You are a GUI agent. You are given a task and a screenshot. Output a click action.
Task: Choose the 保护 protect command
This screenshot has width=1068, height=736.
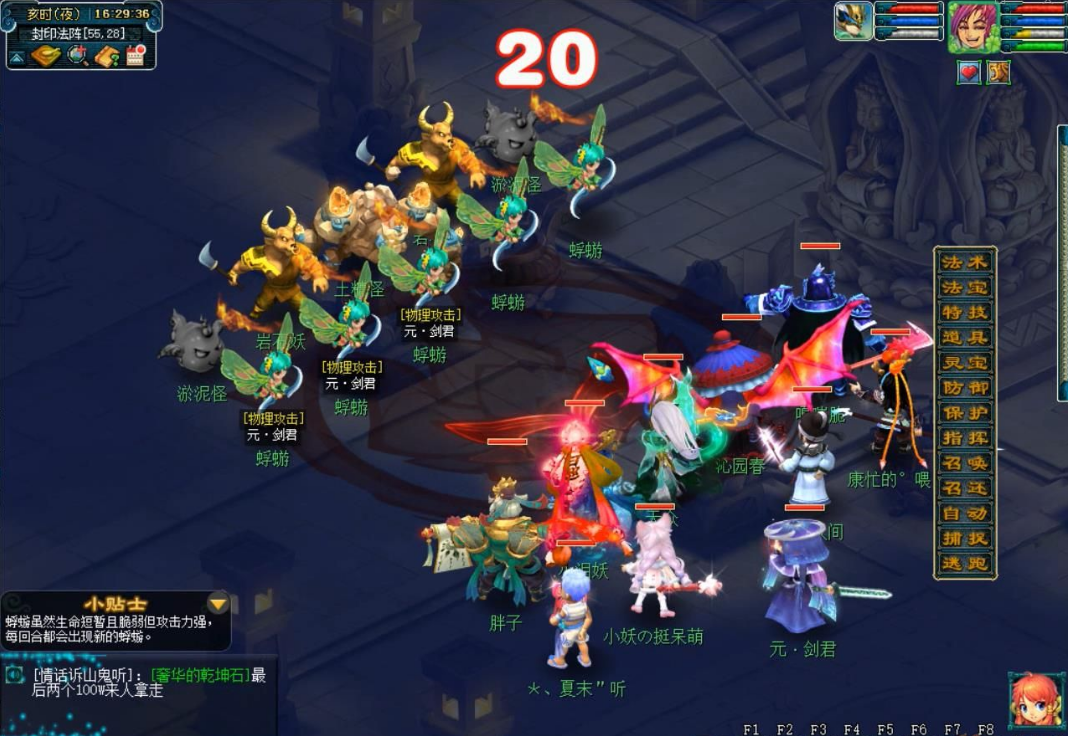964,412
